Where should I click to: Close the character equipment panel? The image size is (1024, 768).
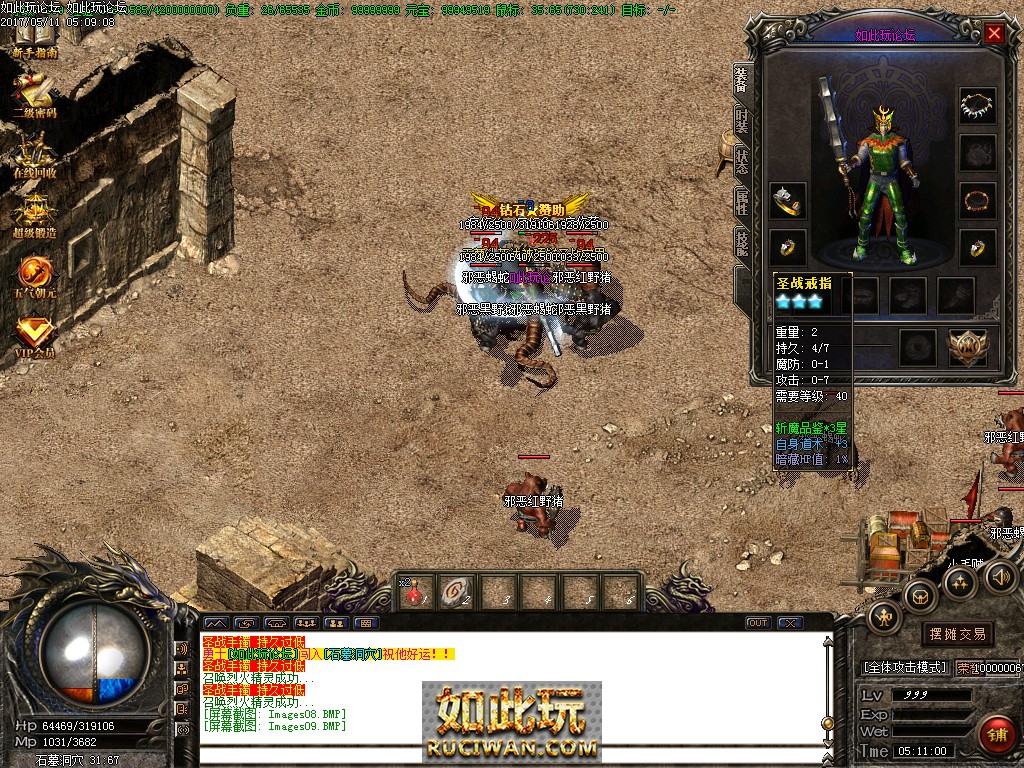(994, 33)
